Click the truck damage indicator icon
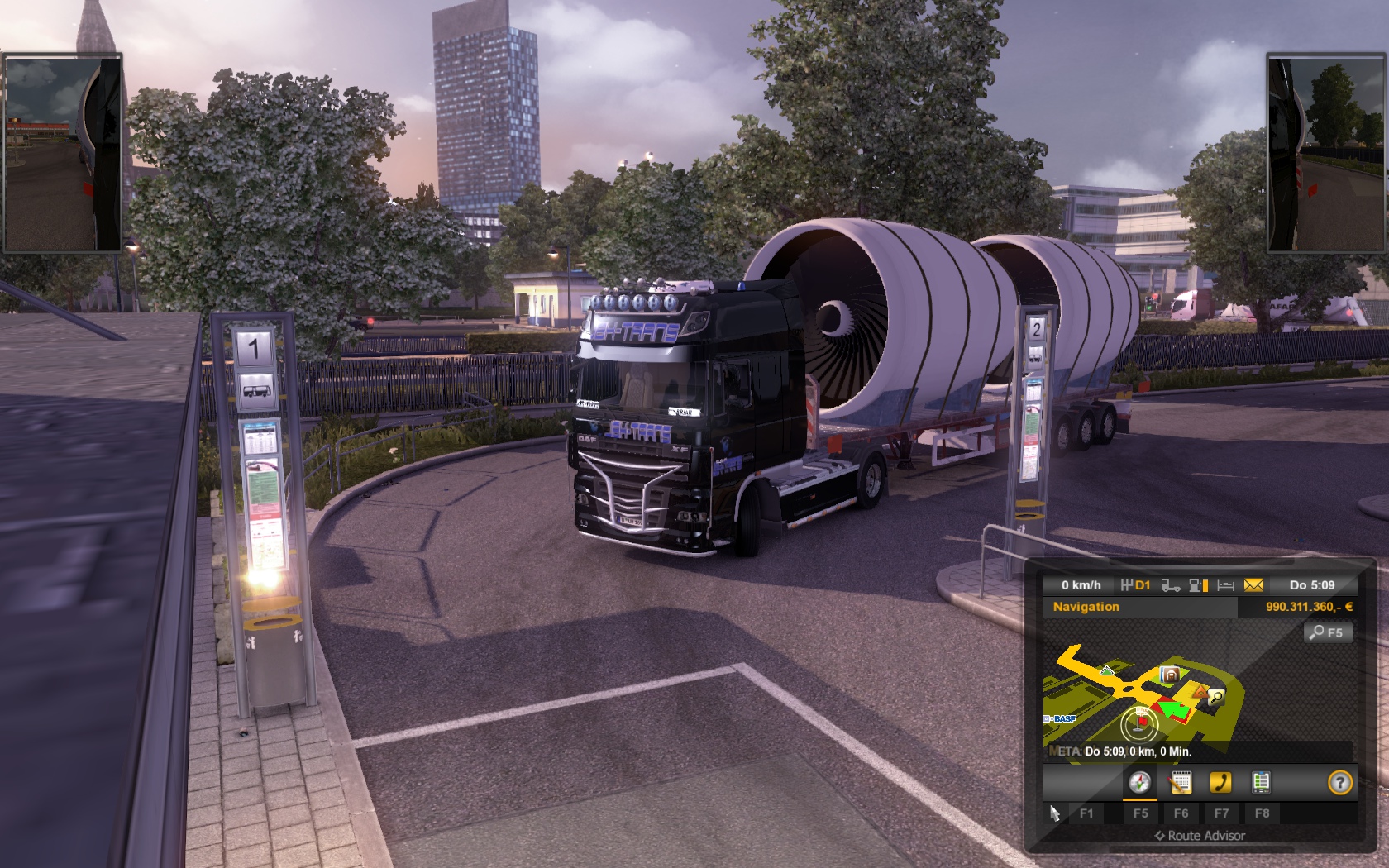This screenshot has width=1389, height=868. pos(1170,585)
